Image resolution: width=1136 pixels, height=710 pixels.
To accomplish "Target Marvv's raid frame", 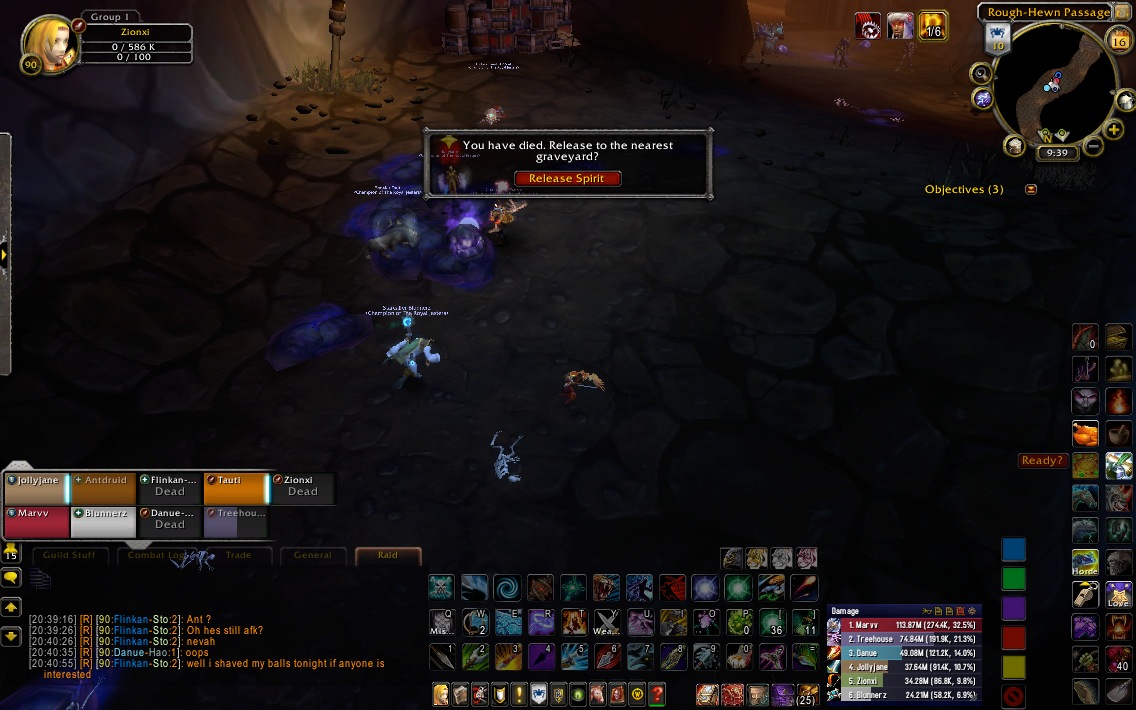I will pos(36,522).
